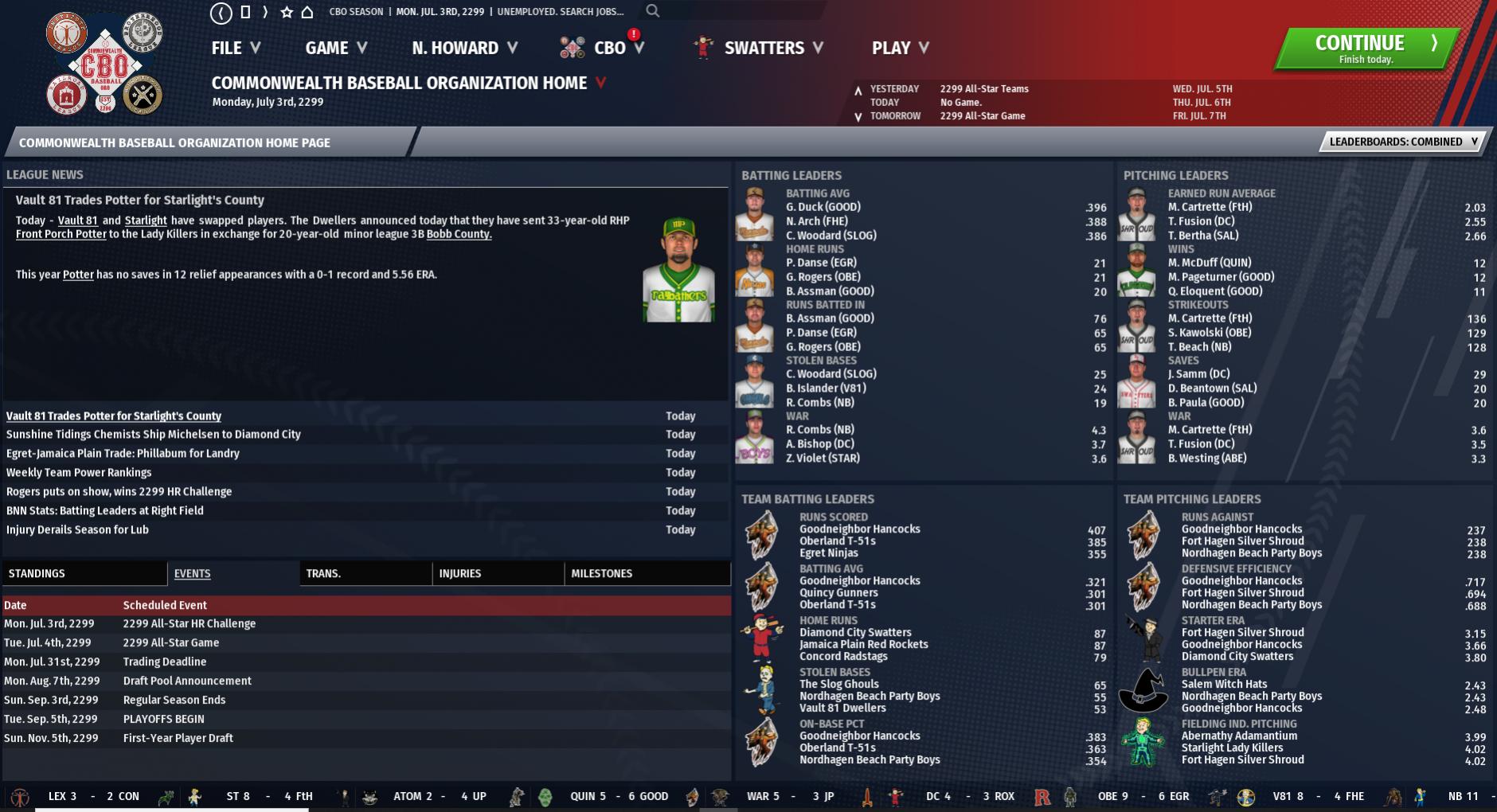Open the Injury Derails Season for Lub article

[x=77, y=529]
